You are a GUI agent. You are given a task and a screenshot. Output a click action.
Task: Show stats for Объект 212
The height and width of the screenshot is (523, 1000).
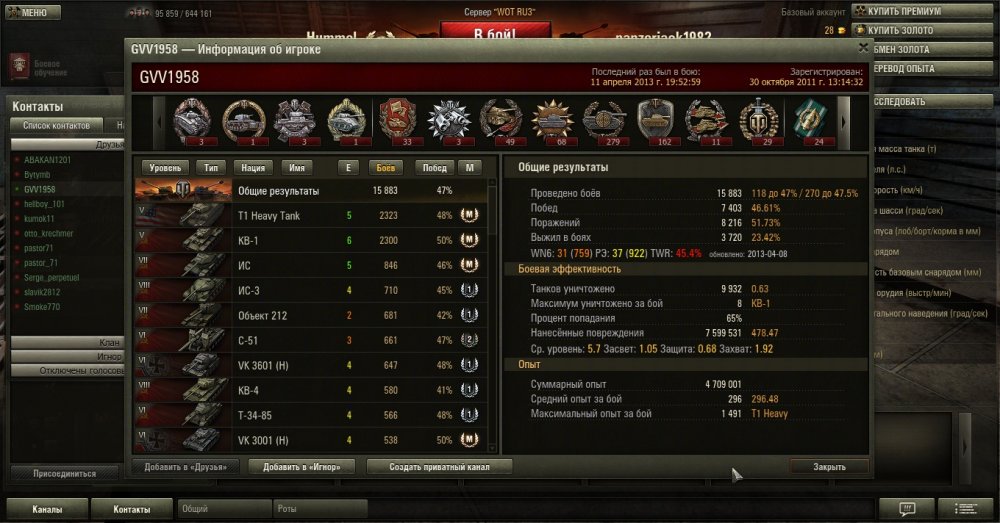coord(311,315)
